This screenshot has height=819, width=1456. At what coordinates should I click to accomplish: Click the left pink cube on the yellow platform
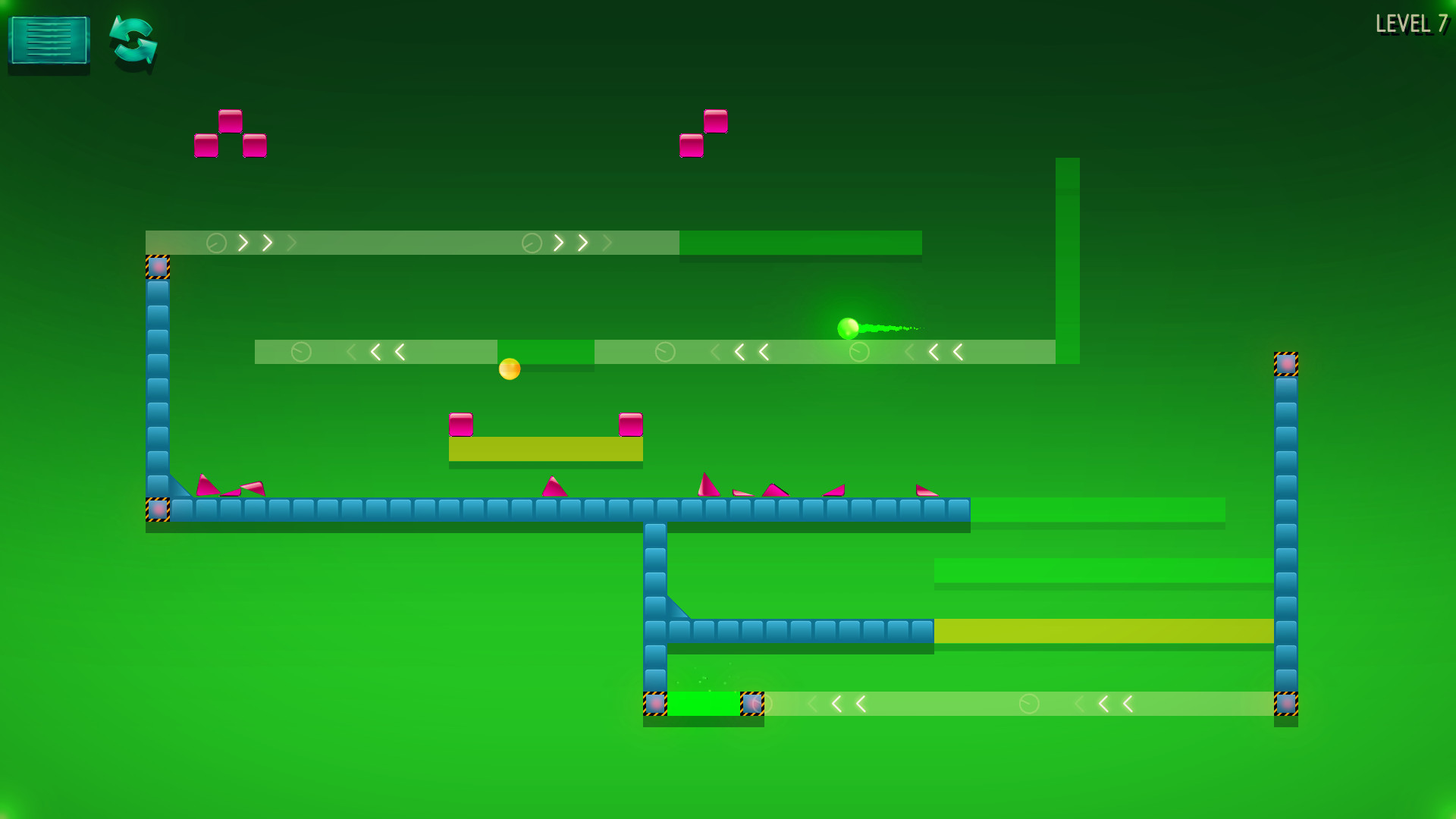pos(463,426)
